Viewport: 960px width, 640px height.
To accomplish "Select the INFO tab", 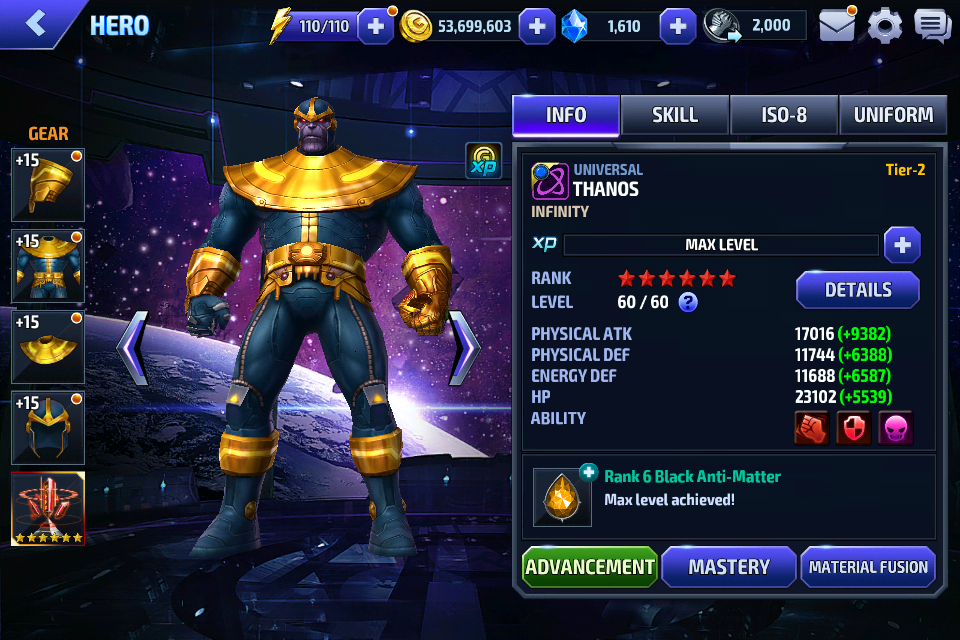I will click(x=566, y=115).
